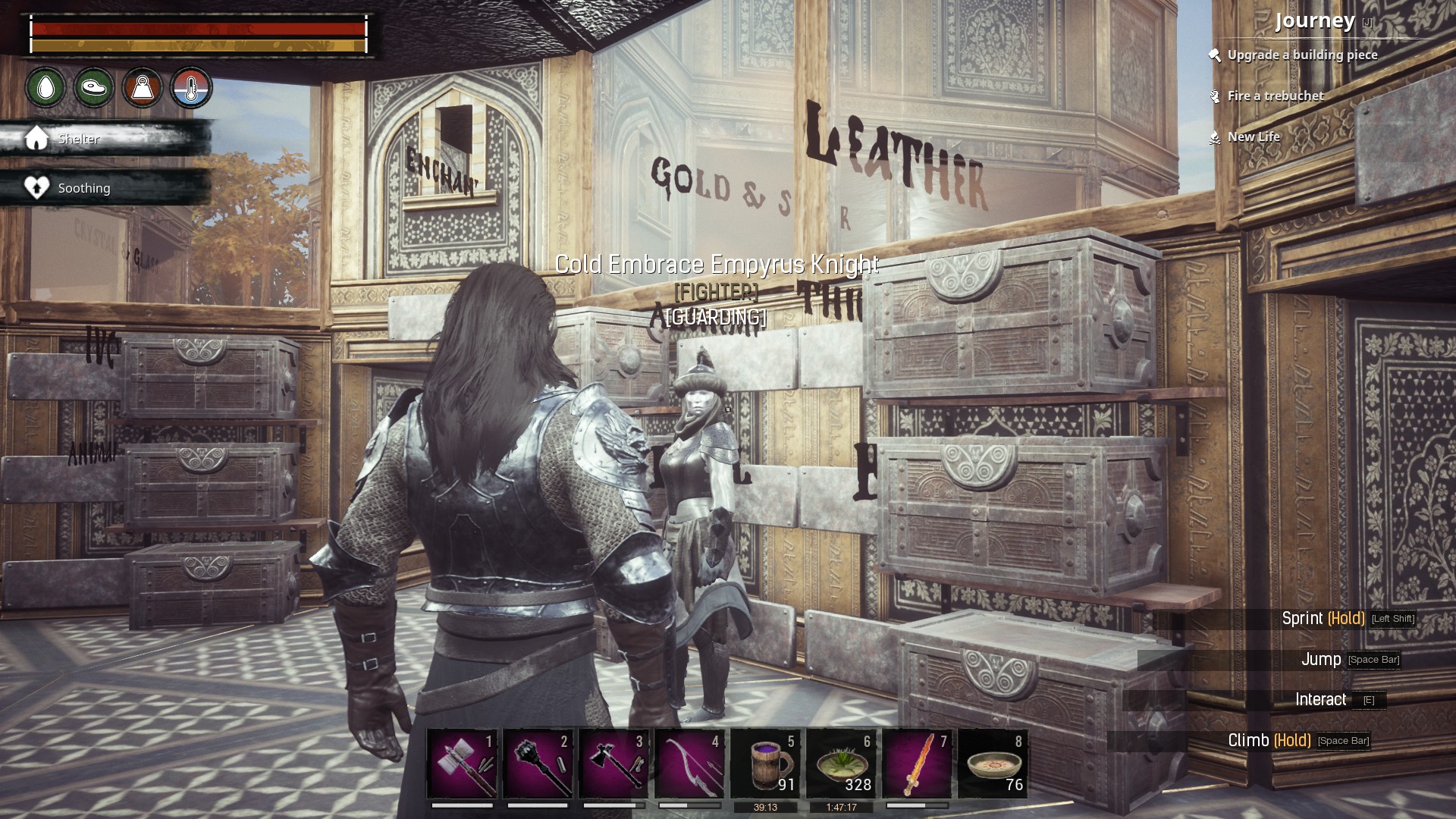This screenshot has height=819, width=1456.
Task: Click the water drop thirst status icon
Action: tap(46, 88)
